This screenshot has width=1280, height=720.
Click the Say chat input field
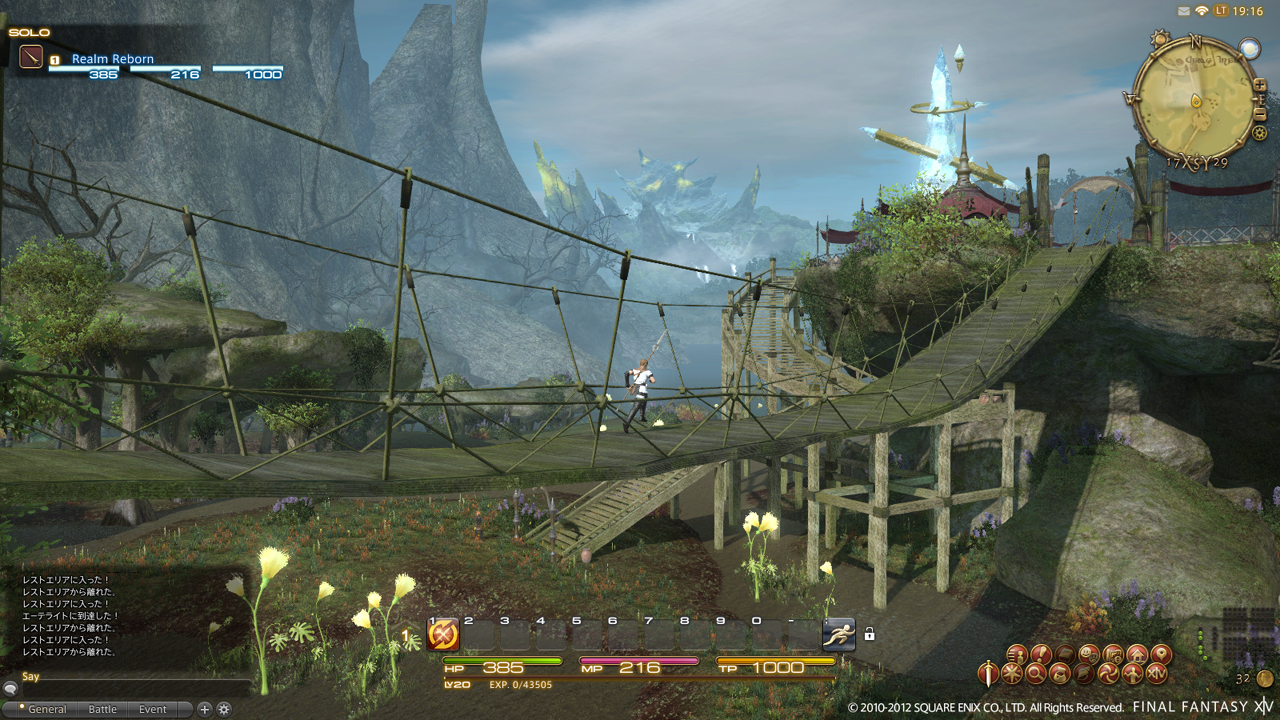click(x=130, y=677)
